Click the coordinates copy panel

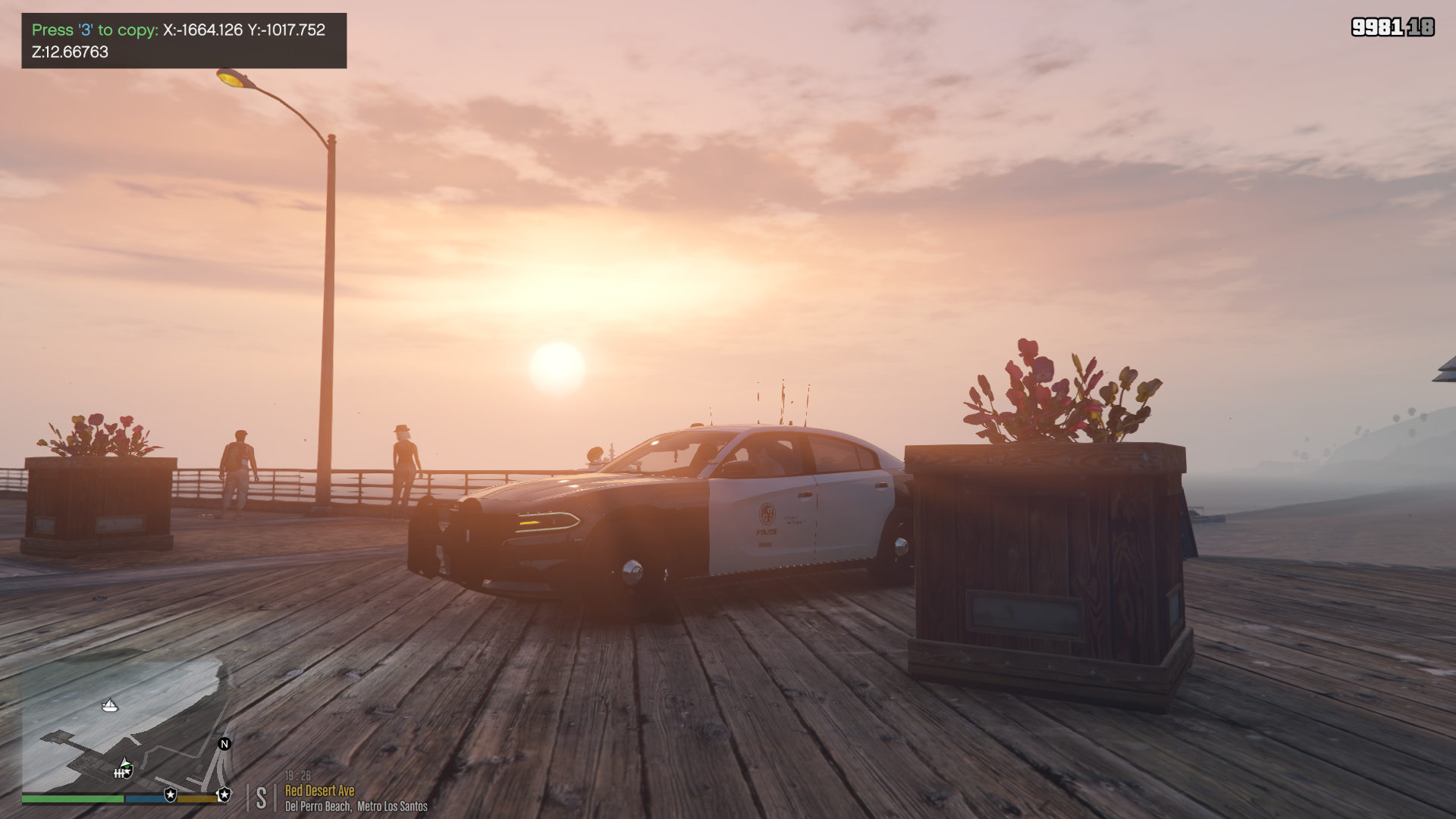[x=184, y=41]
